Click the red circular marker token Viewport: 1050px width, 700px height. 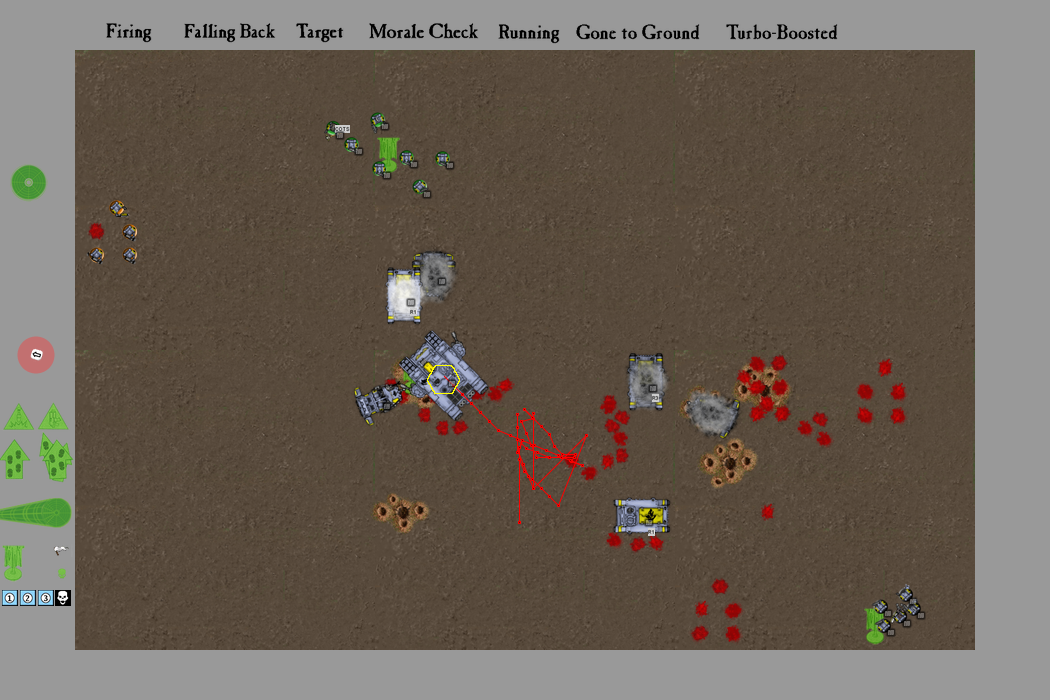pos(36,355)
